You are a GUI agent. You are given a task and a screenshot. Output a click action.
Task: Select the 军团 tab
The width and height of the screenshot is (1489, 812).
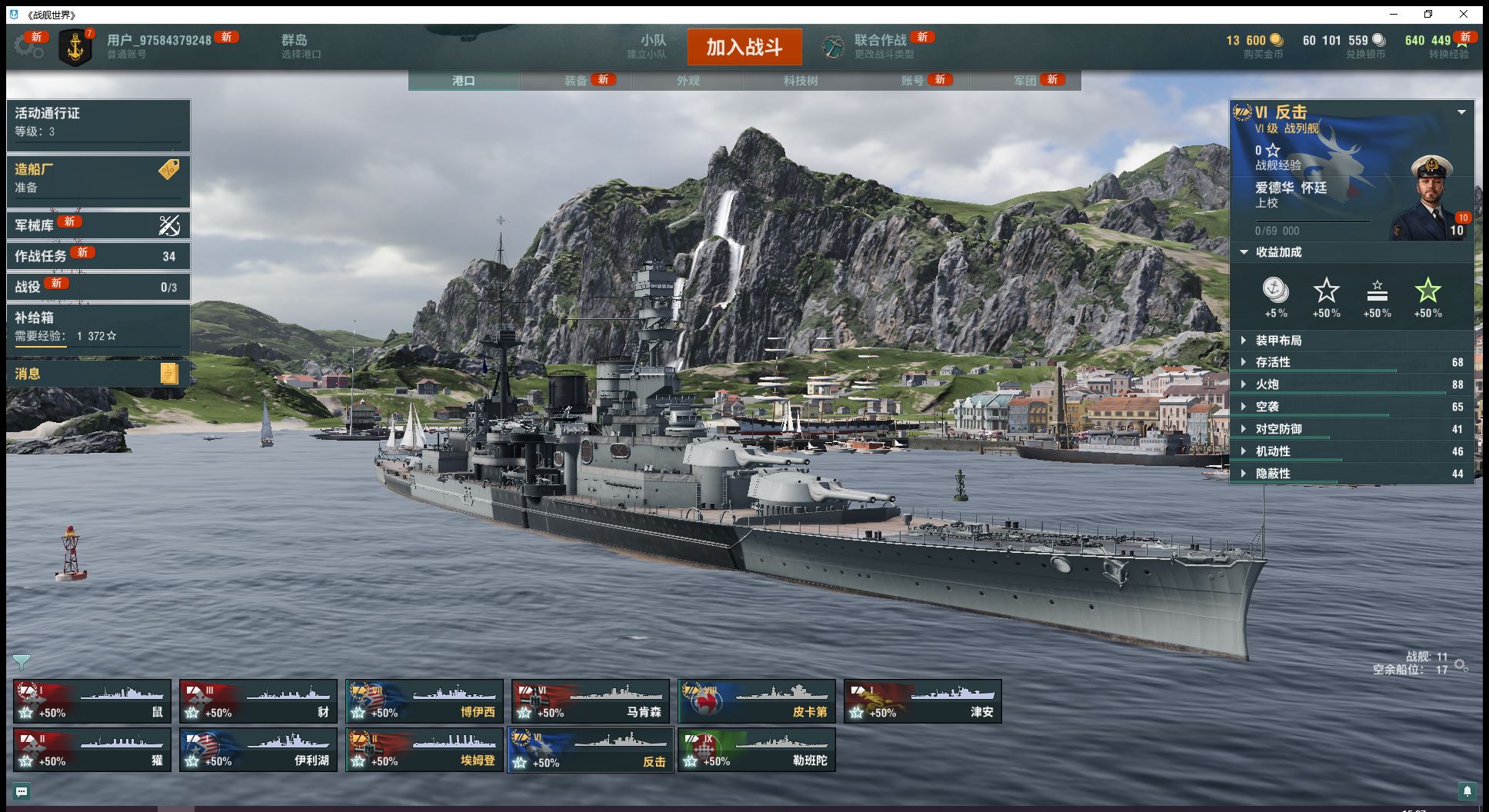tap(1024, 81)
